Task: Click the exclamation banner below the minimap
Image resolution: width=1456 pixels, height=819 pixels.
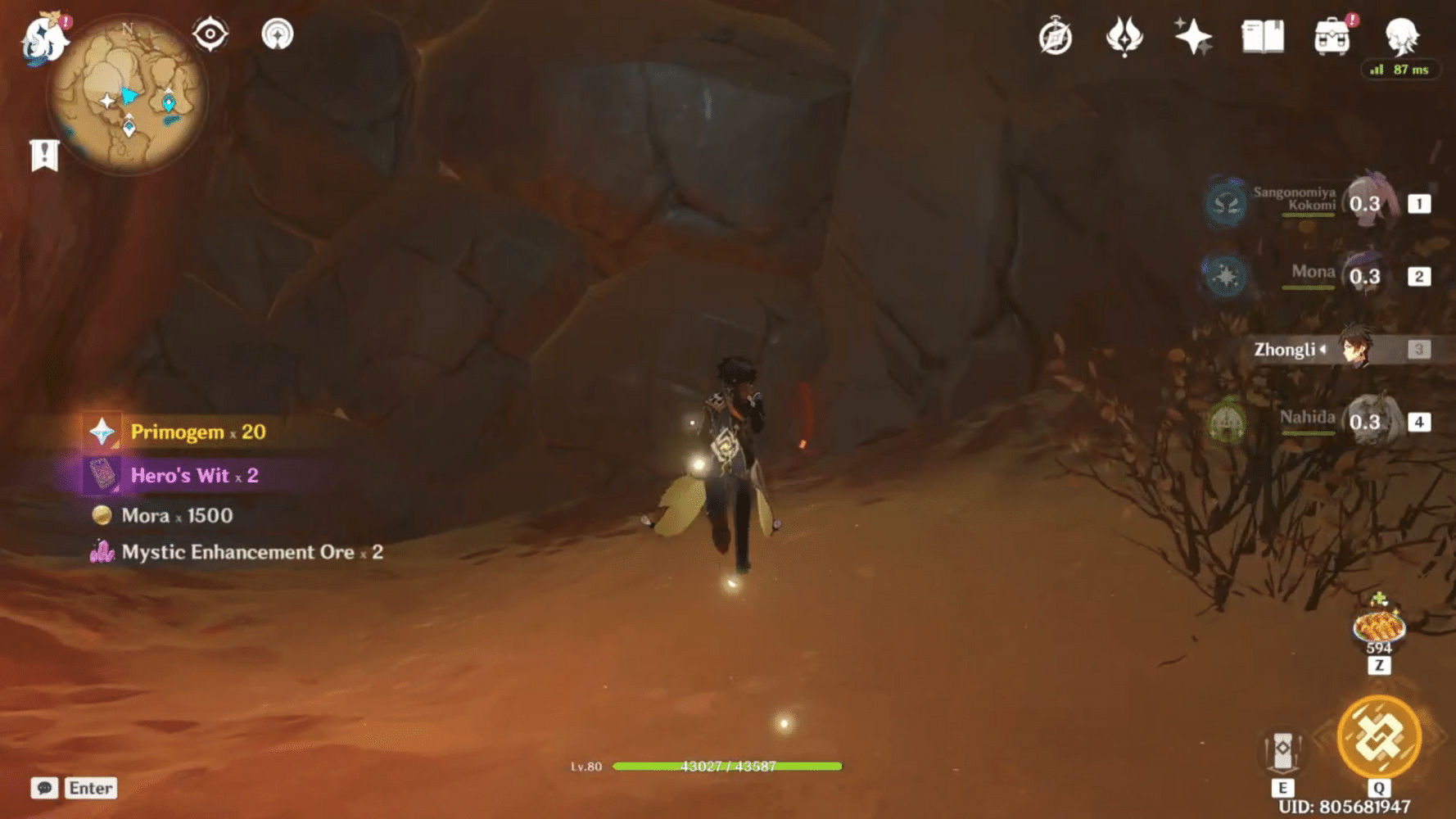Action: click(x=43, y=154)
